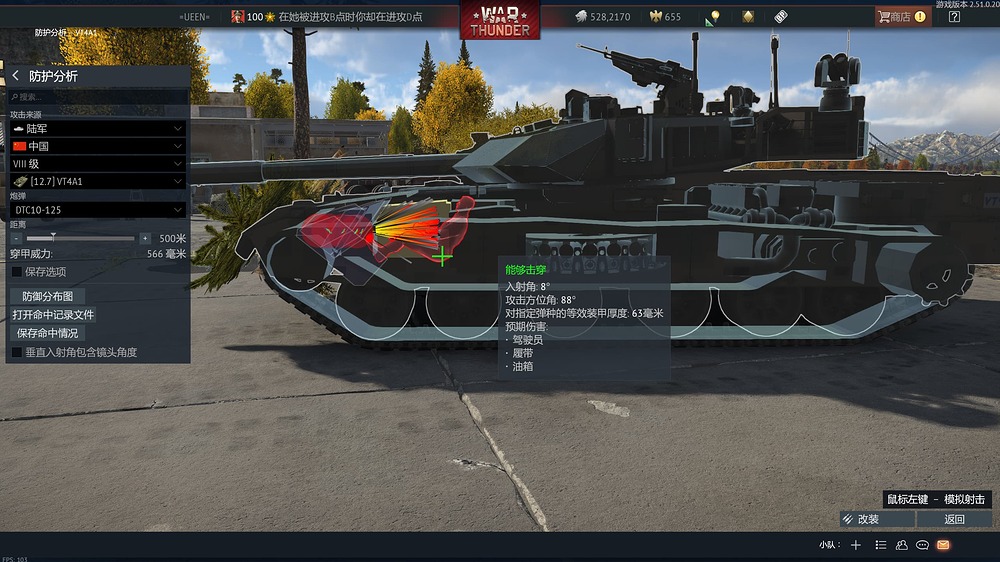The width and height of the screenshot is (1000, 562).
Task: Expand the VIII 级 rank dropdown
Action: pos(97,163)
